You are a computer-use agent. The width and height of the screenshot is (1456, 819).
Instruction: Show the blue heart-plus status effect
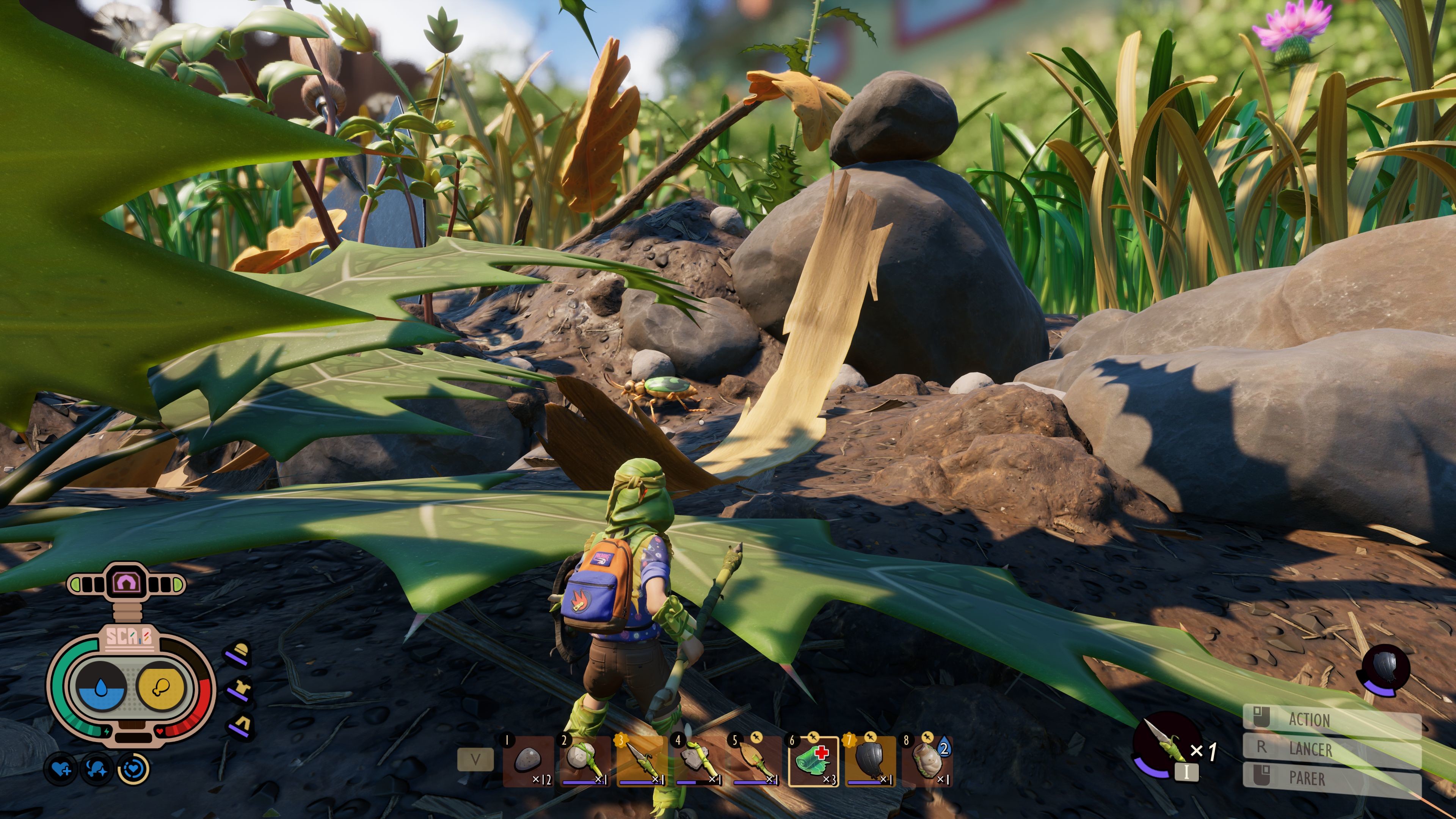point(61,769)
